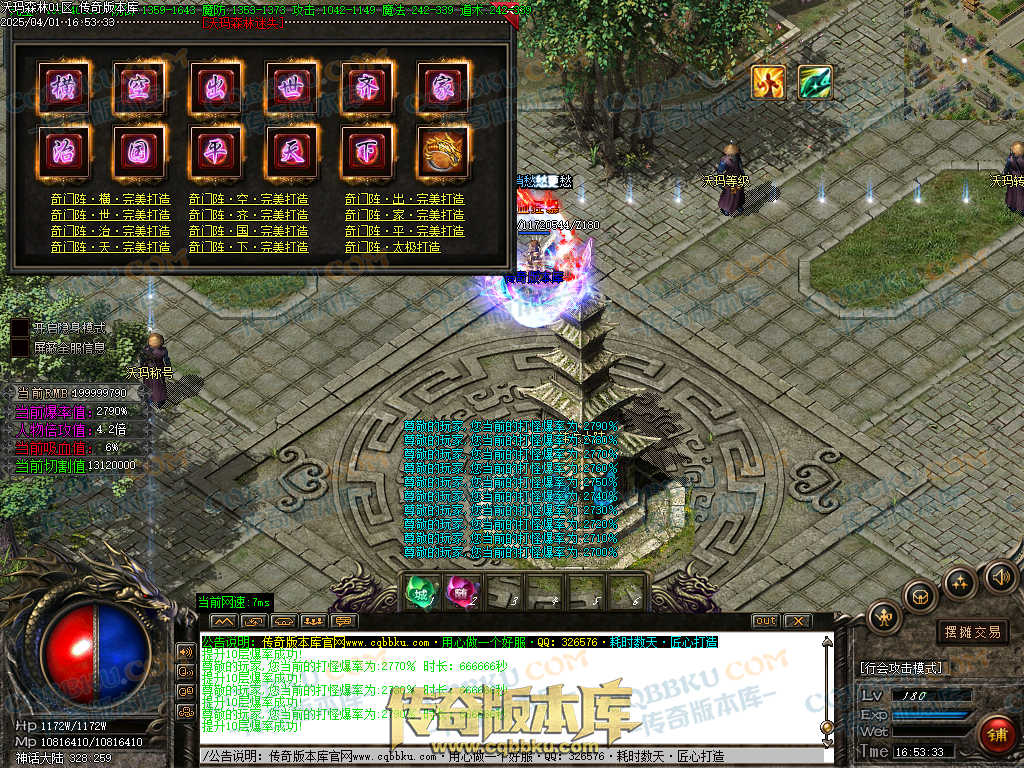Open the 奇门阵·空·完美打造 link
This screenshot has width=1024, height=768.
tap(248, 199)
